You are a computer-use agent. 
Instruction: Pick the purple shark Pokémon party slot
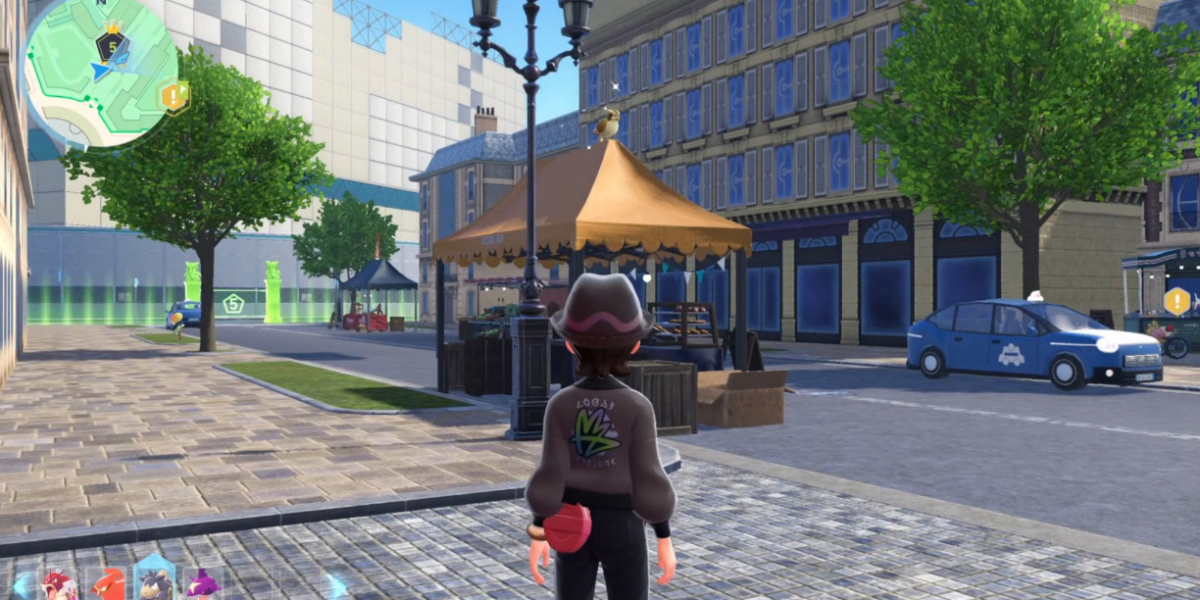tap(203, 585)
